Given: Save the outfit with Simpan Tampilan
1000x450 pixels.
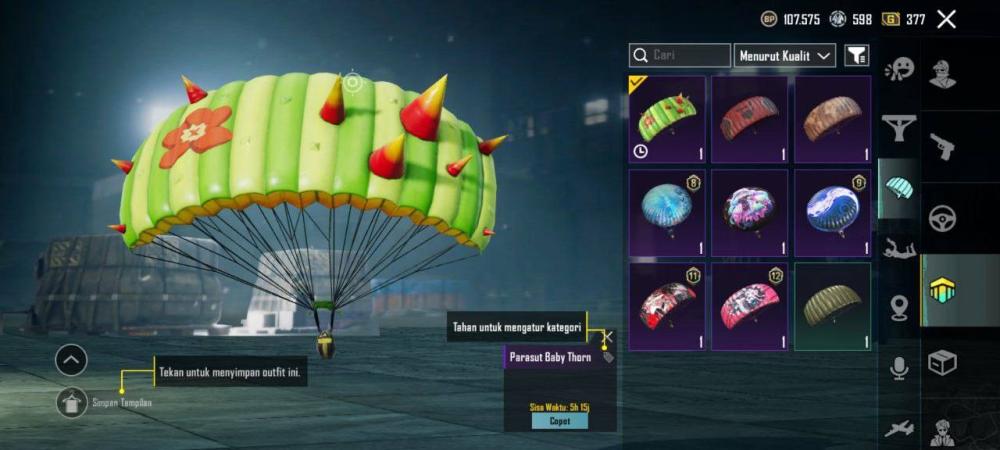Looking at the screenshot, I should [x=72, y=402].
